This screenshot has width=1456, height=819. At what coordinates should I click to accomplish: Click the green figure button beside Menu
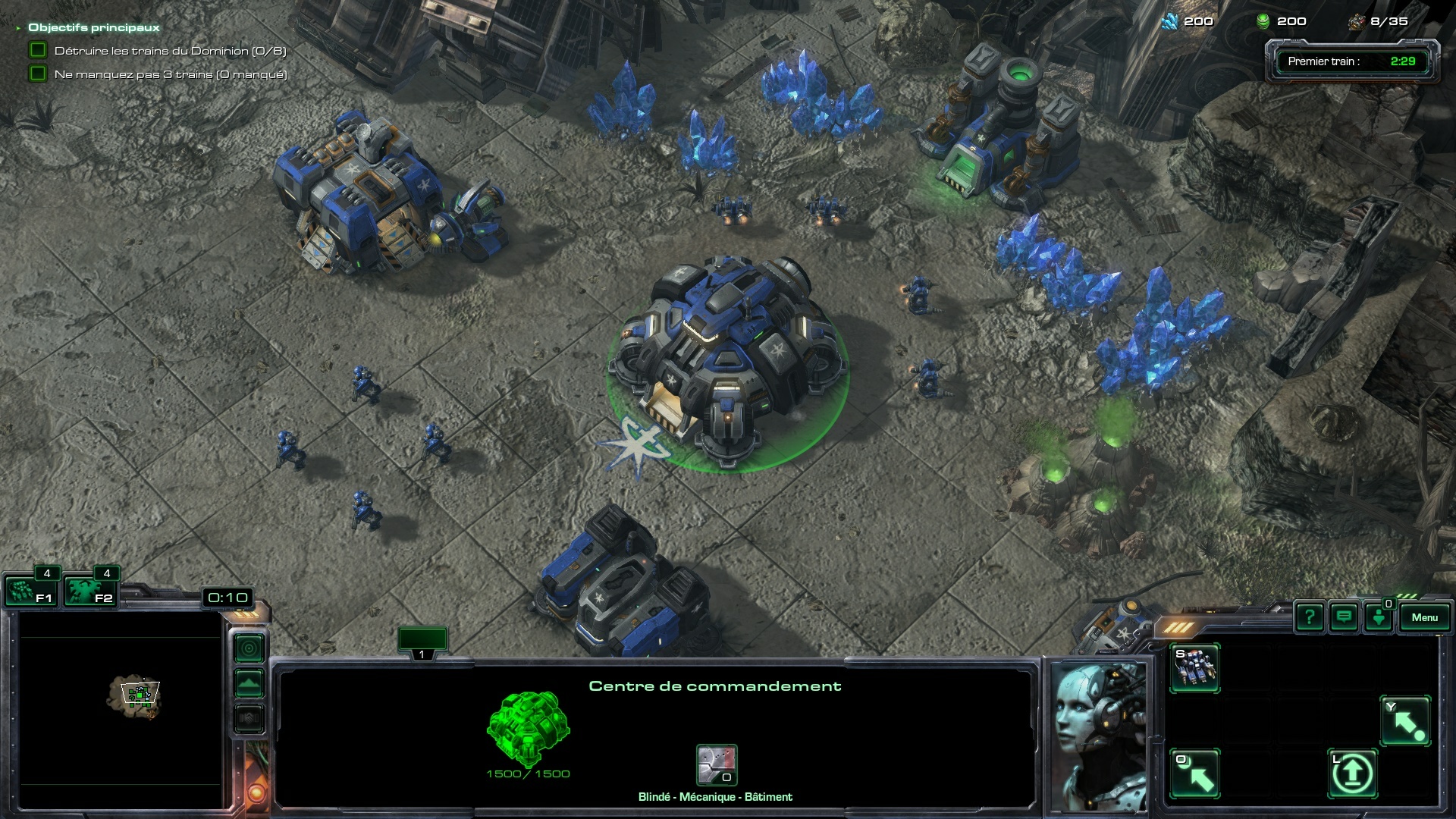click(x=1379, y=617)
